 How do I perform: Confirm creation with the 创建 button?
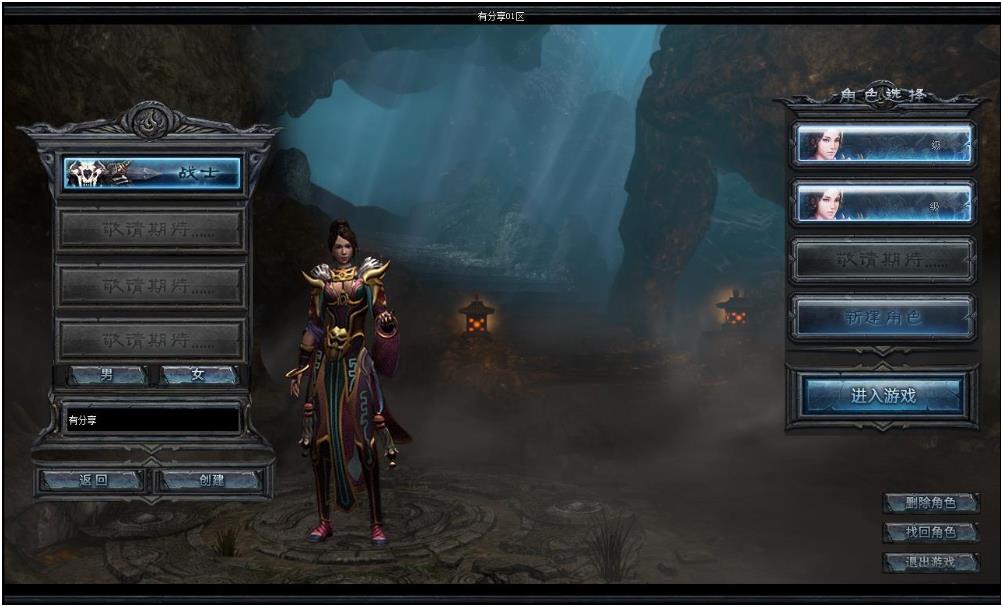[211, 481]
